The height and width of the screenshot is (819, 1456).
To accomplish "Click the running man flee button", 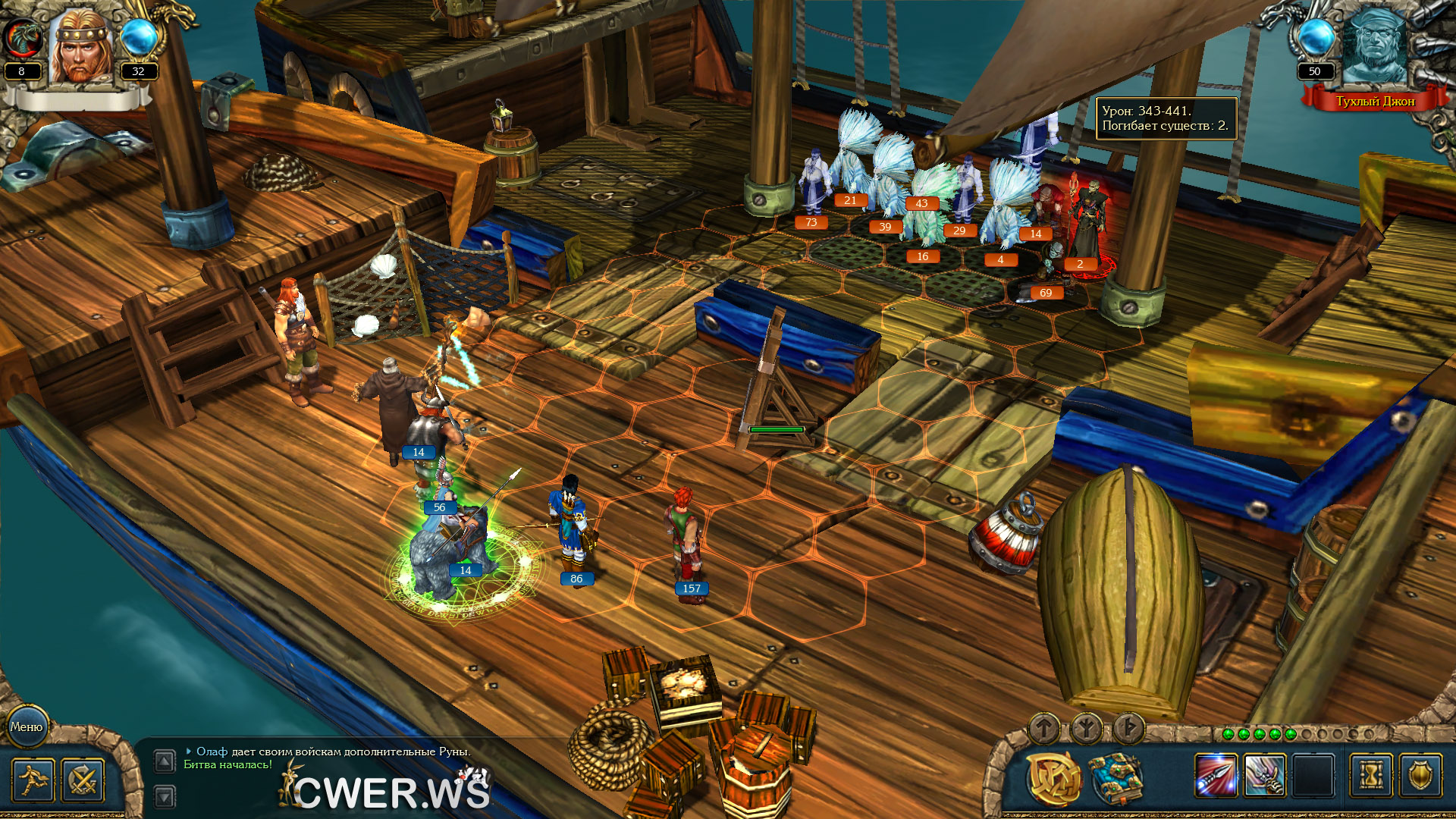I will pyautogui.click(x=33, y=780).
